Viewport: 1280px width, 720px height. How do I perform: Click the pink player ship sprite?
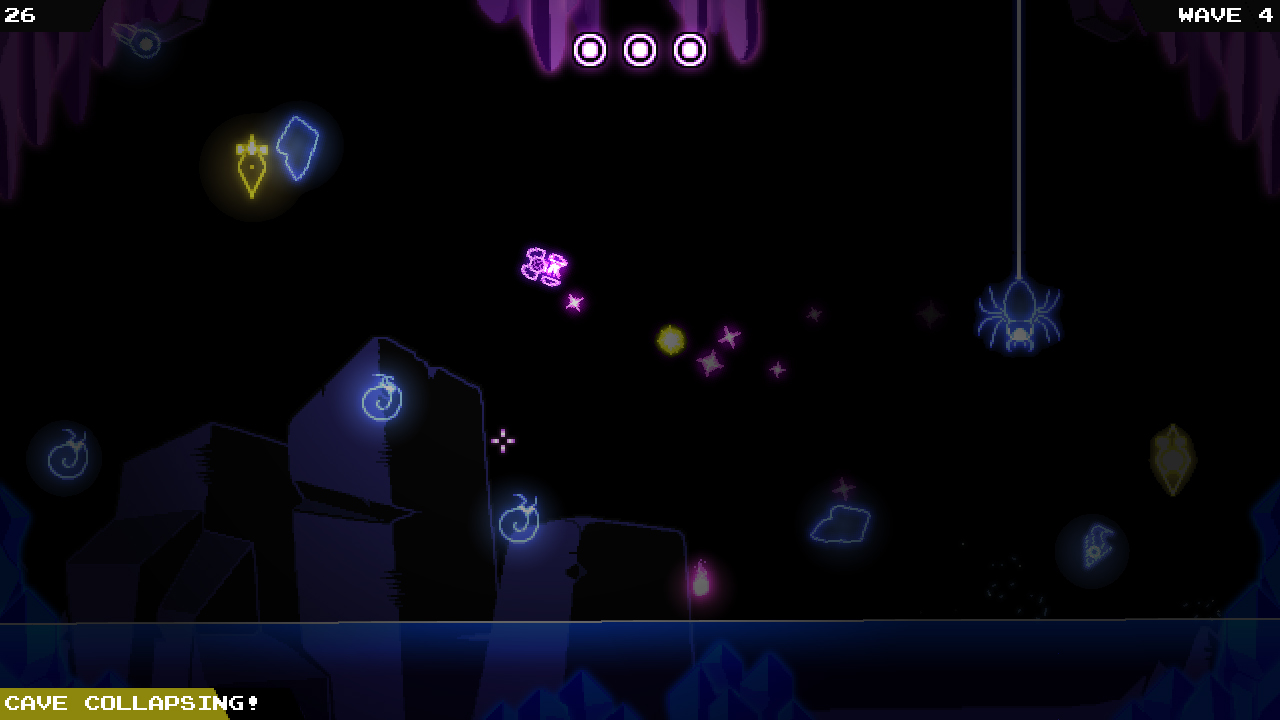coord(543,266)
